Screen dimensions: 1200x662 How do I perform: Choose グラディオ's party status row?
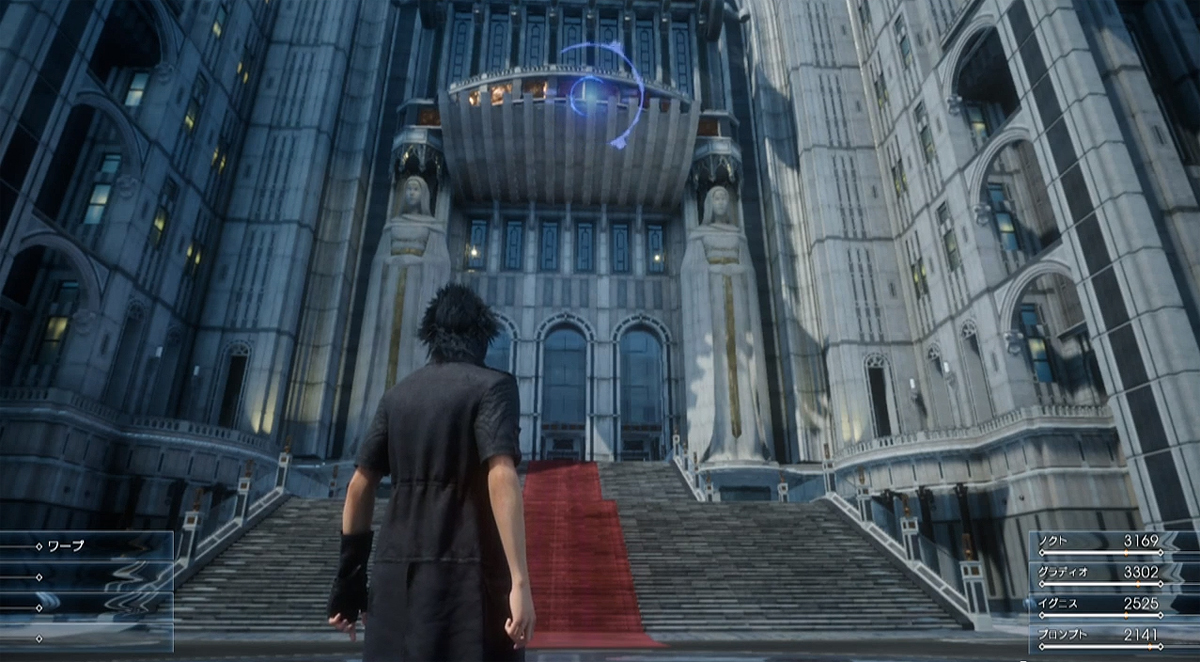coord(1112,574)
